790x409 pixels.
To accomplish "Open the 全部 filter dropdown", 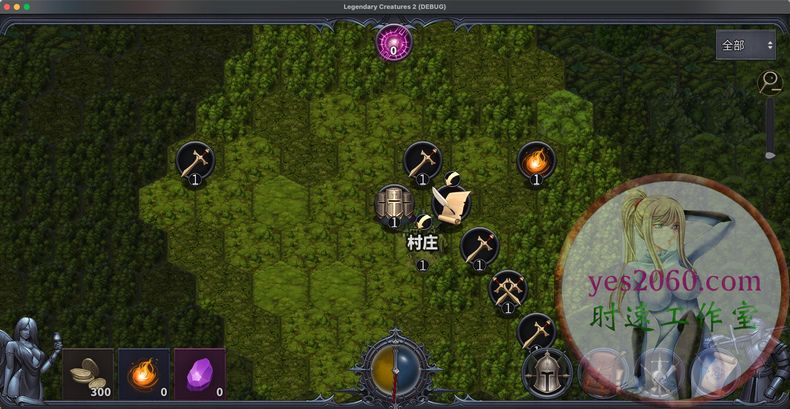I will tap(746, 45).
